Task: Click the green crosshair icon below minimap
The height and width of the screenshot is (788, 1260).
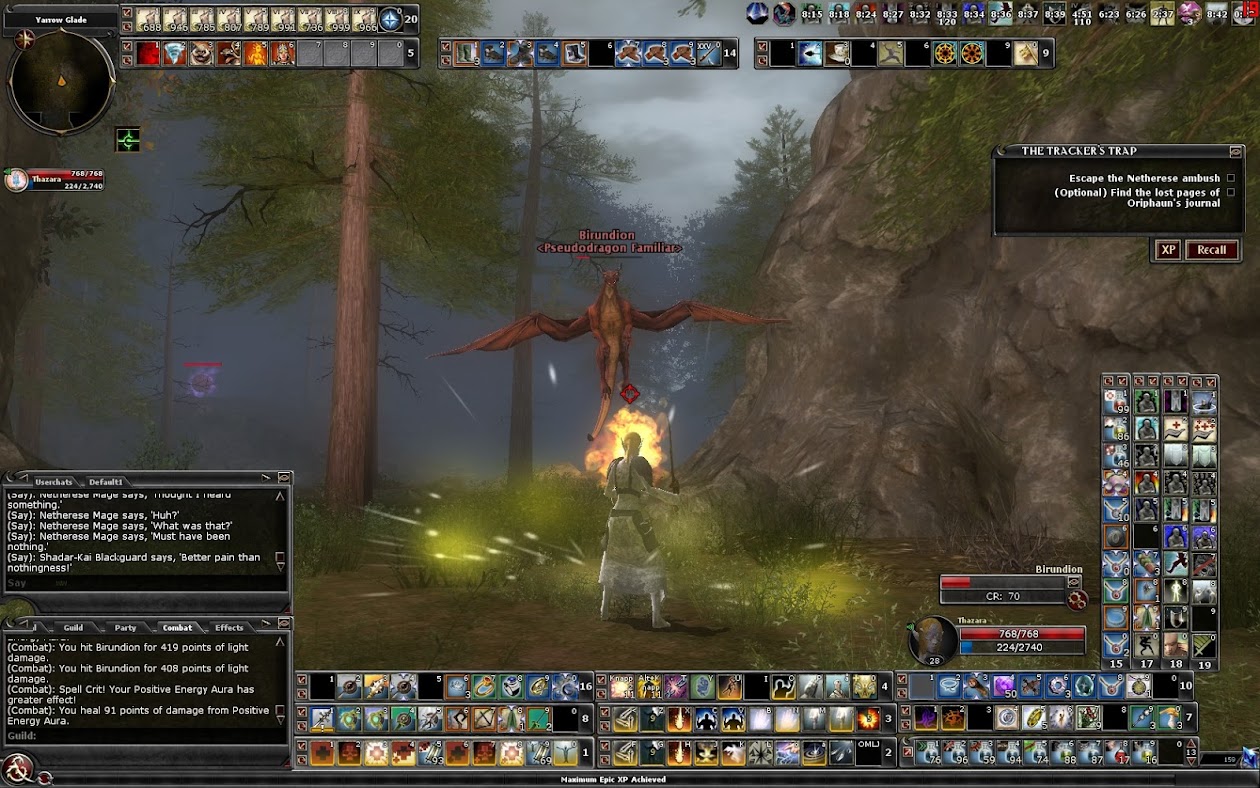Action: click(x=128, y=140)
